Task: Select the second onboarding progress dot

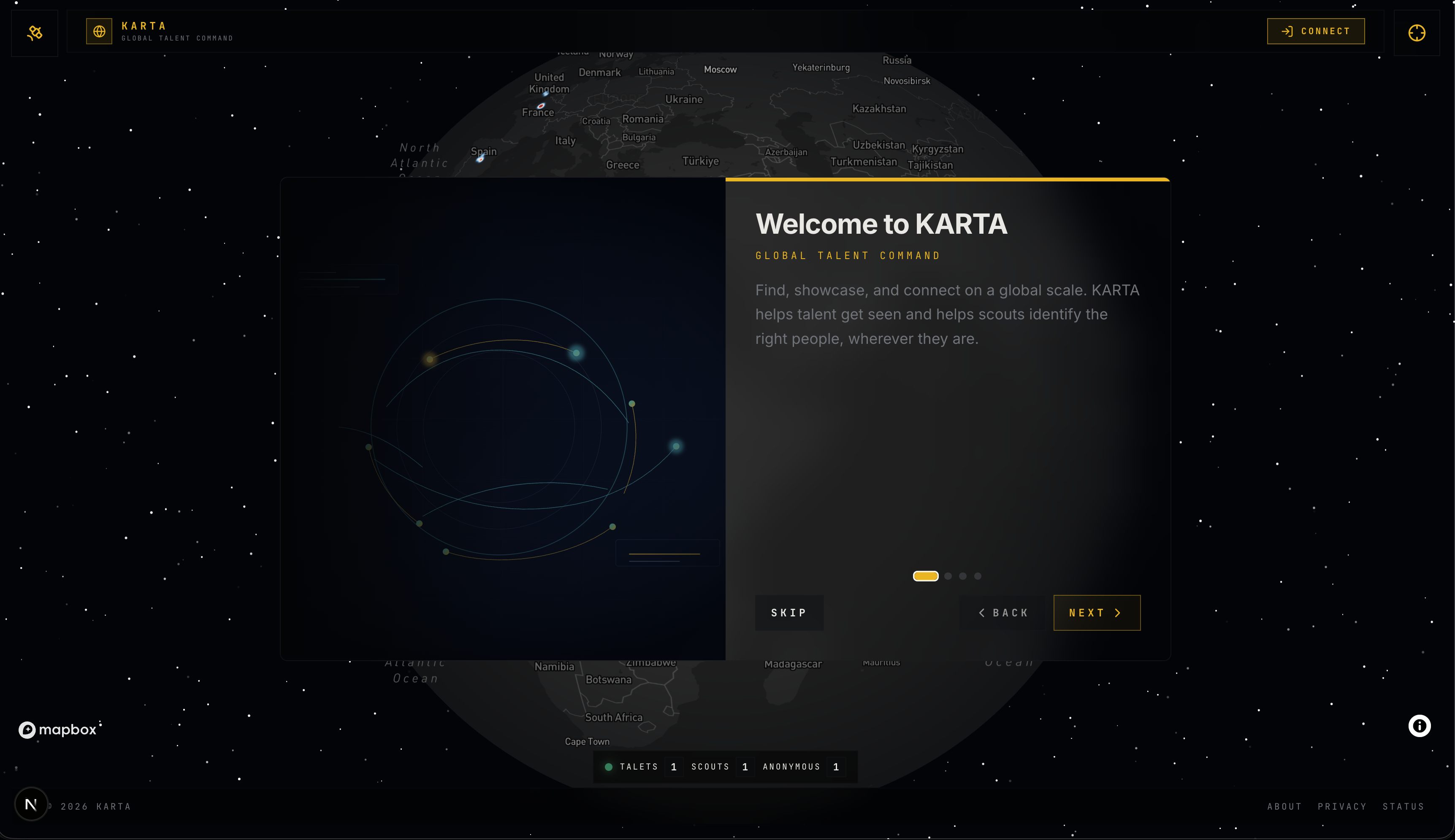Action: pos(948,575)
